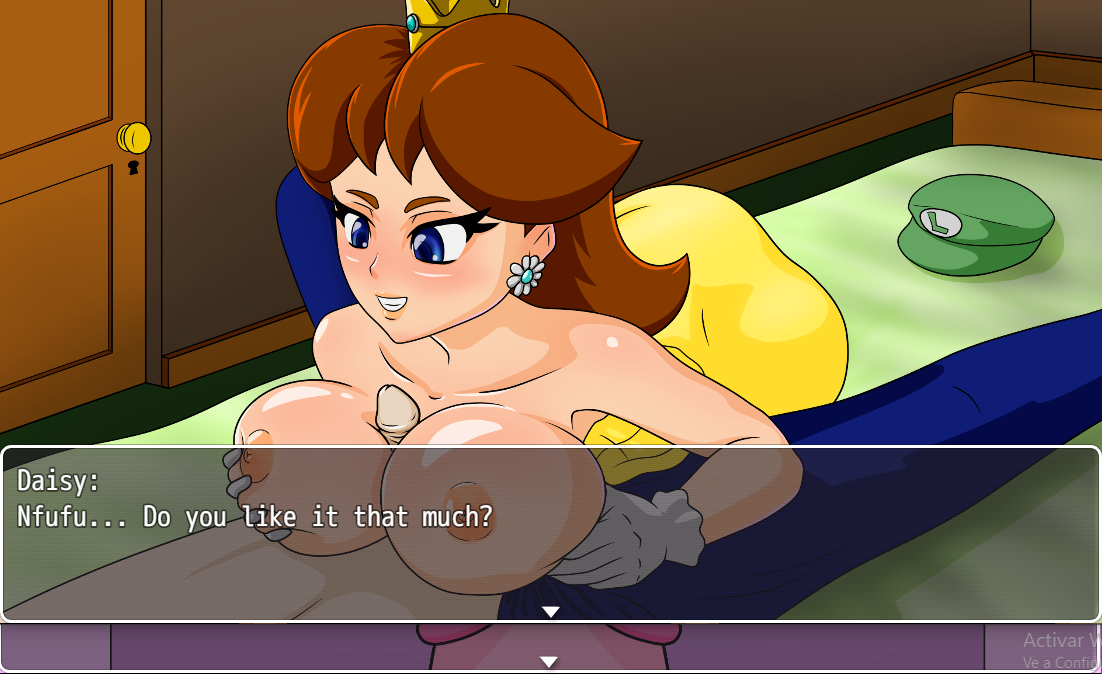Click the white arrow on the purple bottom bar
The image size is (1102, 674).
tap(548, 661)
